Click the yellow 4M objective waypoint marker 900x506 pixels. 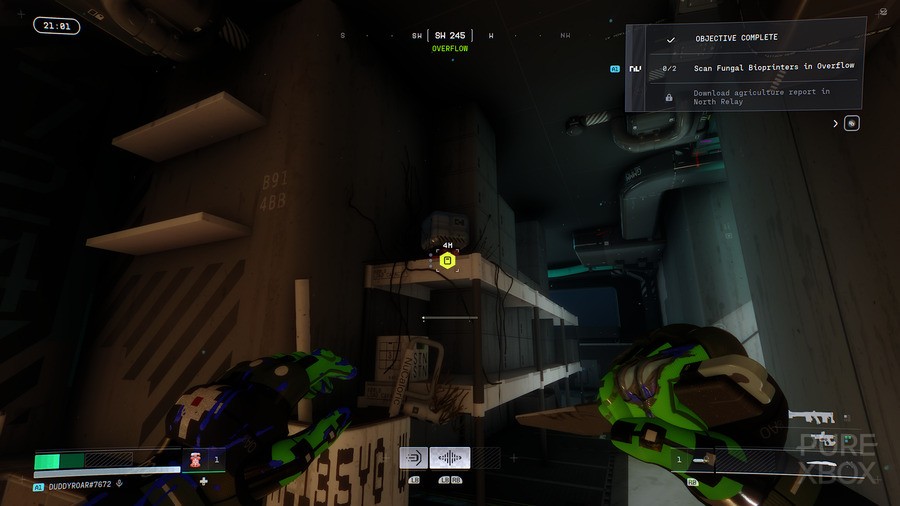tap(448, 261)
